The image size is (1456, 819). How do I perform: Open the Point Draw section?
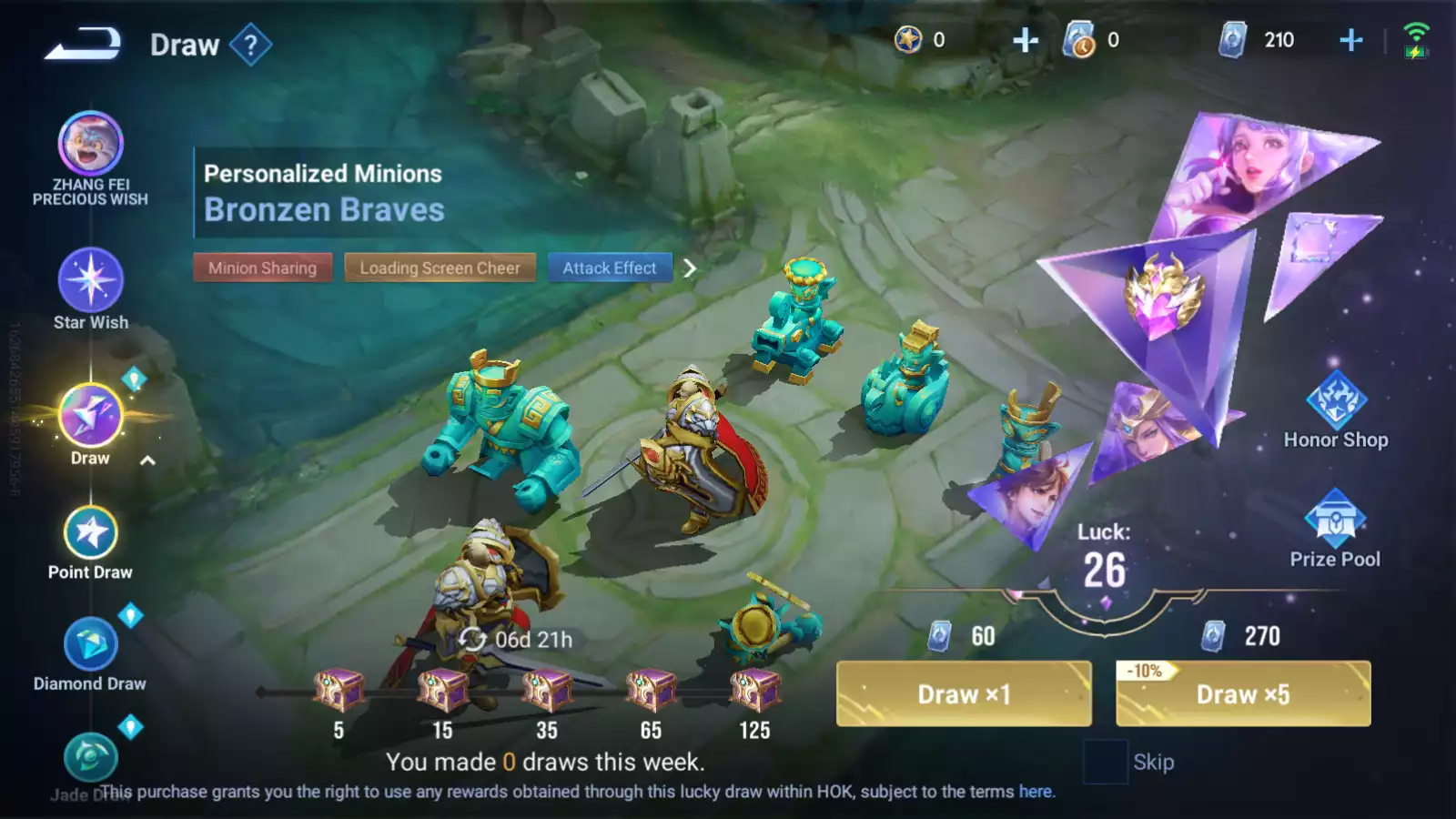(88, 532)
